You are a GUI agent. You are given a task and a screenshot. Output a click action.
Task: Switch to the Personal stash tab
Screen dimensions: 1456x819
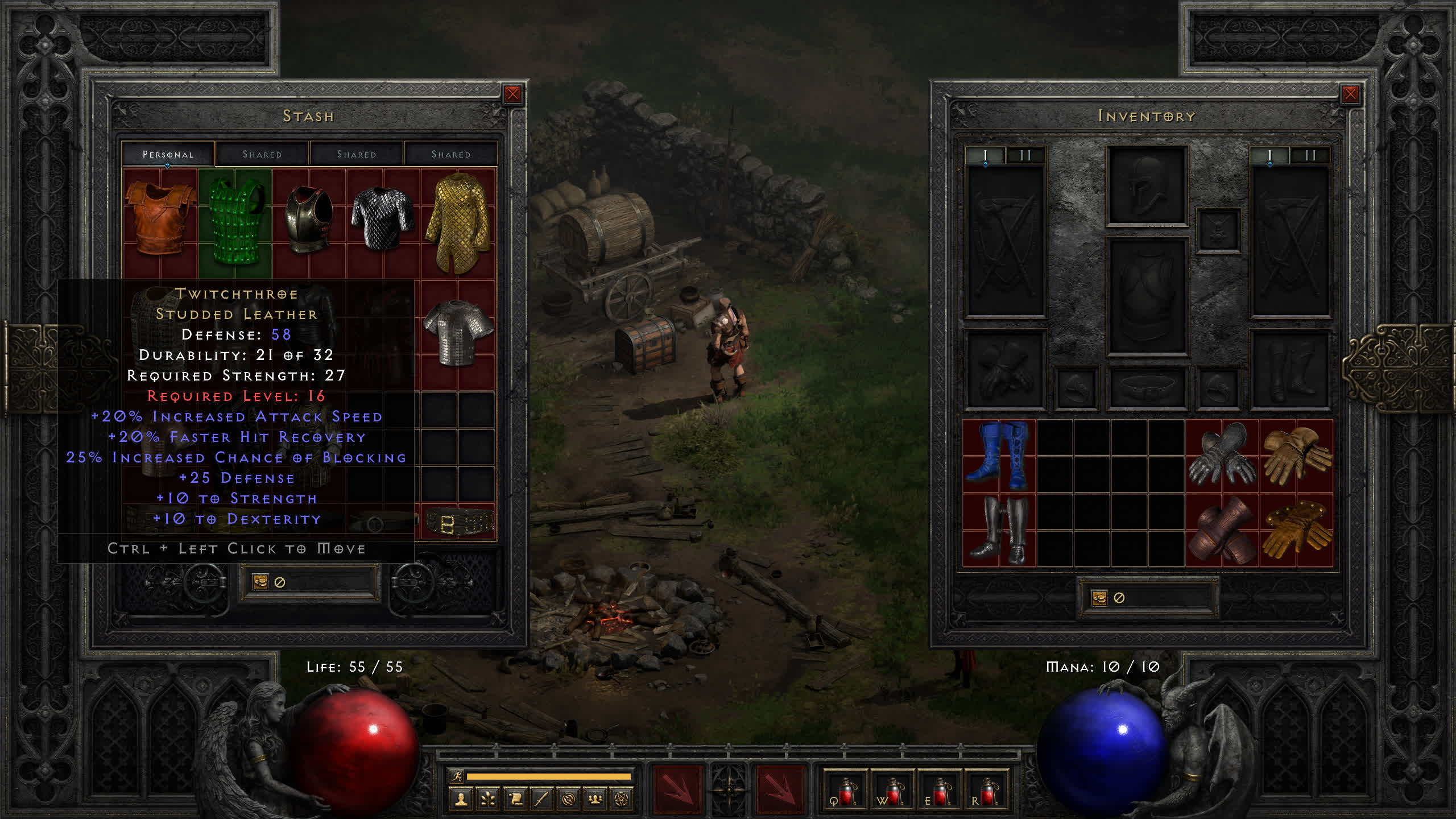point(168,154)
